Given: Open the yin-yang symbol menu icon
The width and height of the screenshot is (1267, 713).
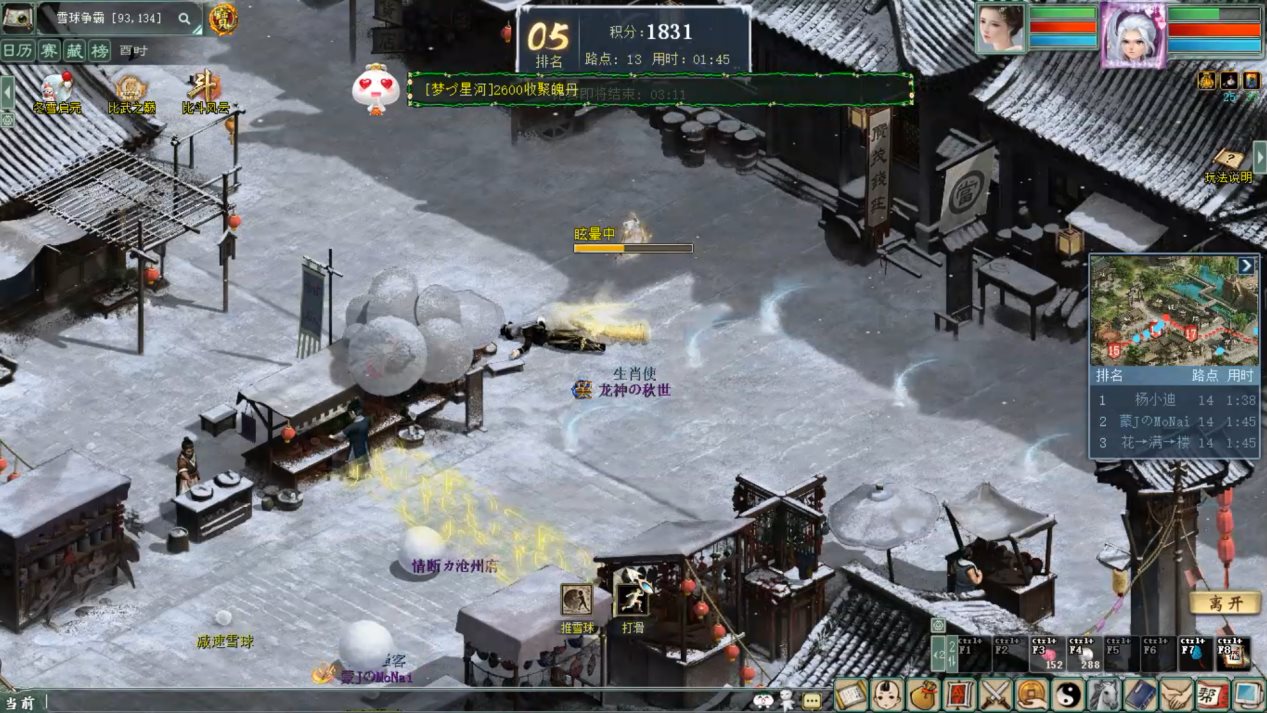Looking at the screenshot, I should tap(1067, 694).
